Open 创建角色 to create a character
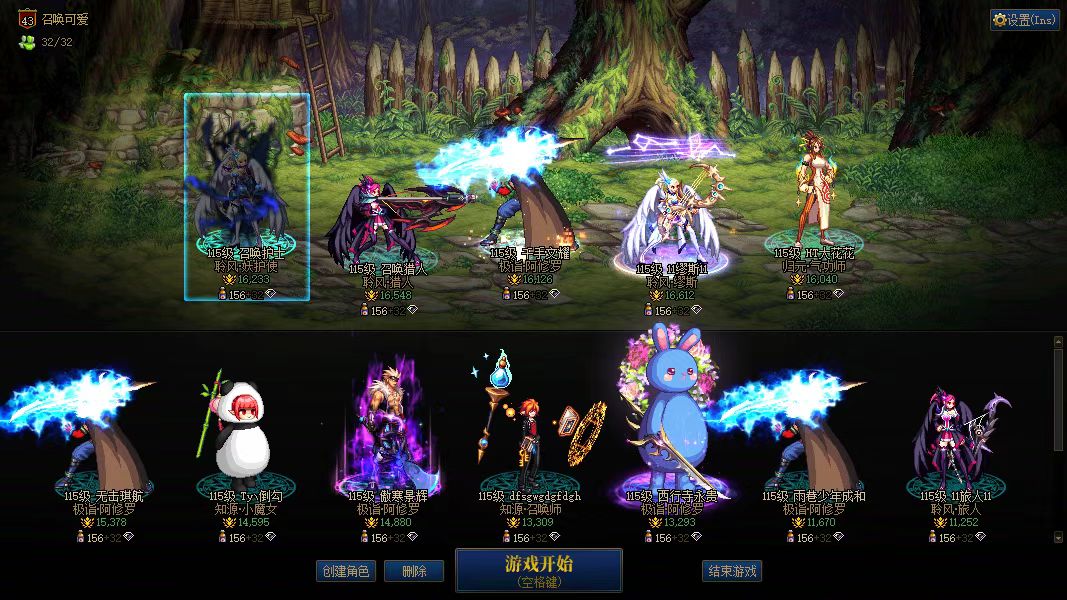1067x600 pixels. point(345,571)
